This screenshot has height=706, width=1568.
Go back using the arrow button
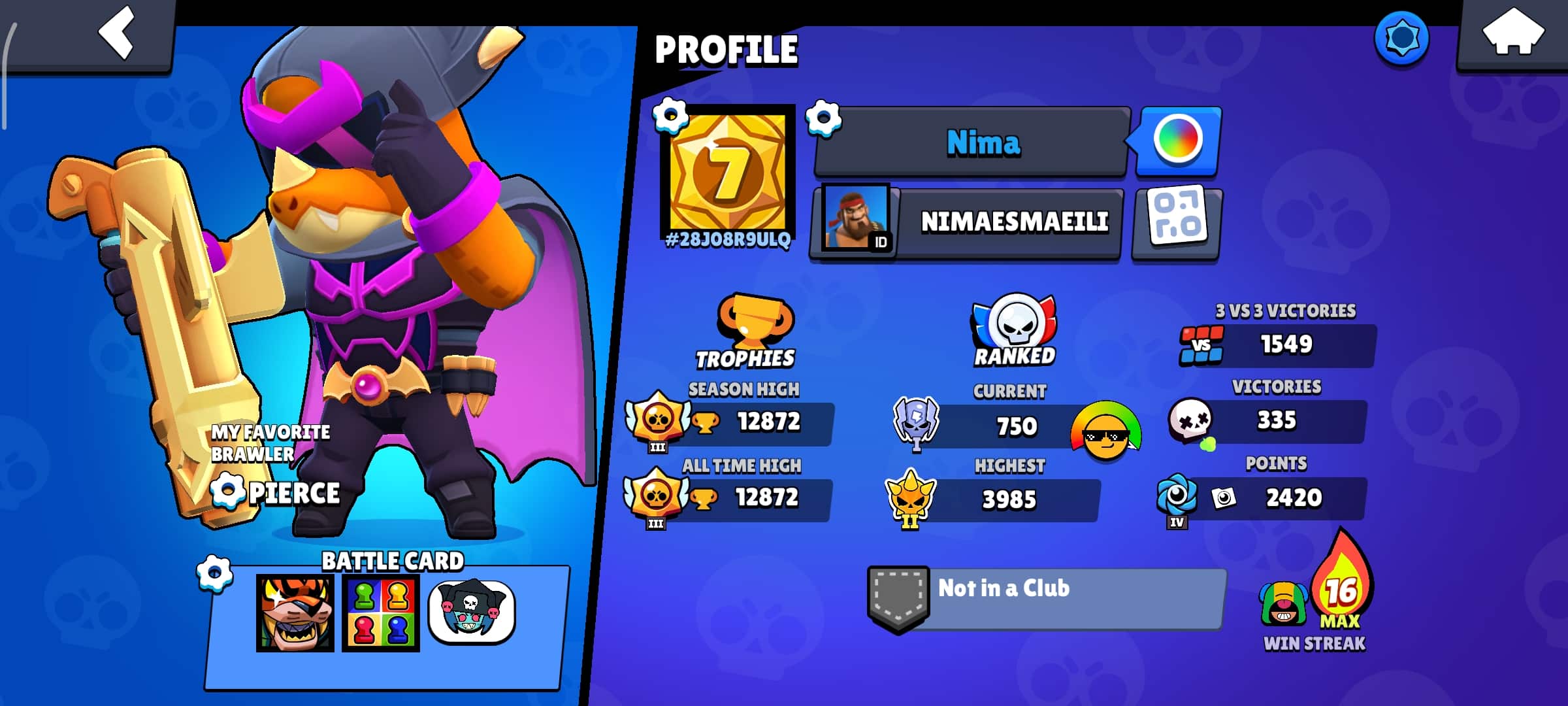[x=116, y=33]
